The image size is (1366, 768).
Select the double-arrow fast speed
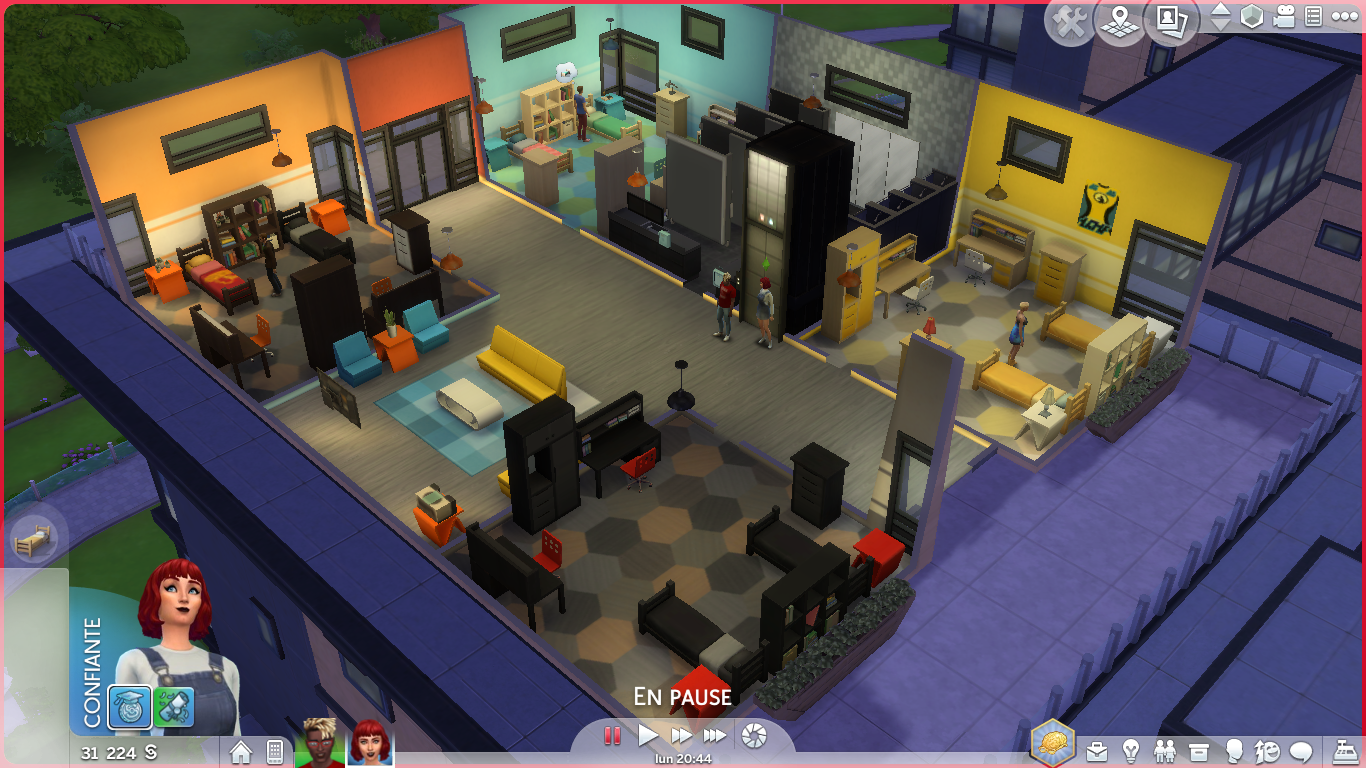click(x=682, y=736)
